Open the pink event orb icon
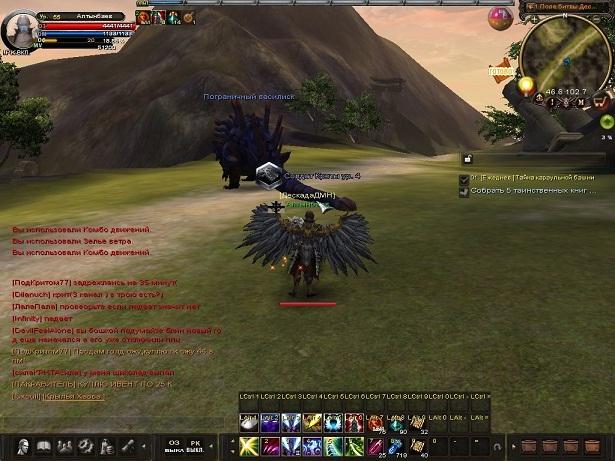This screenshot has height=461, width=615. (x=499, y=16)
